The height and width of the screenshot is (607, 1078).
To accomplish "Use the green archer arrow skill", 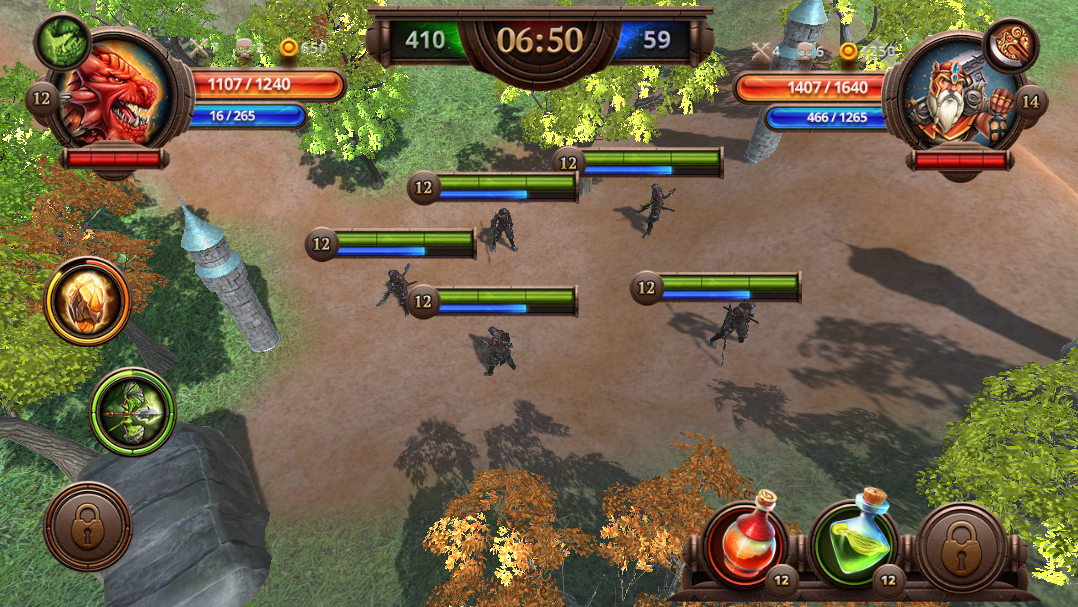I will 133,411.
